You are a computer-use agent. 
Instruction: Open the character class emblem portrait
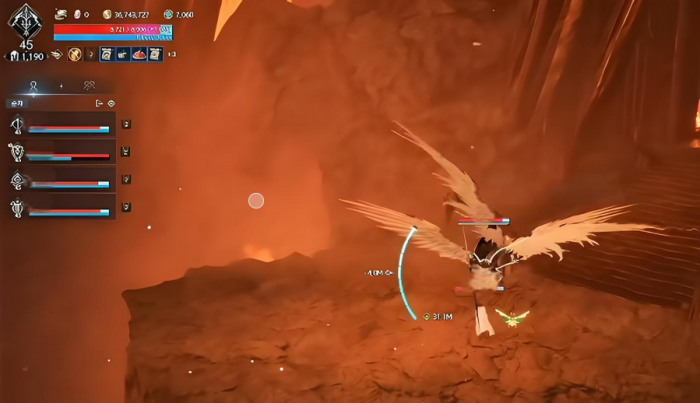pyautogui.click(x=25, y=20)
